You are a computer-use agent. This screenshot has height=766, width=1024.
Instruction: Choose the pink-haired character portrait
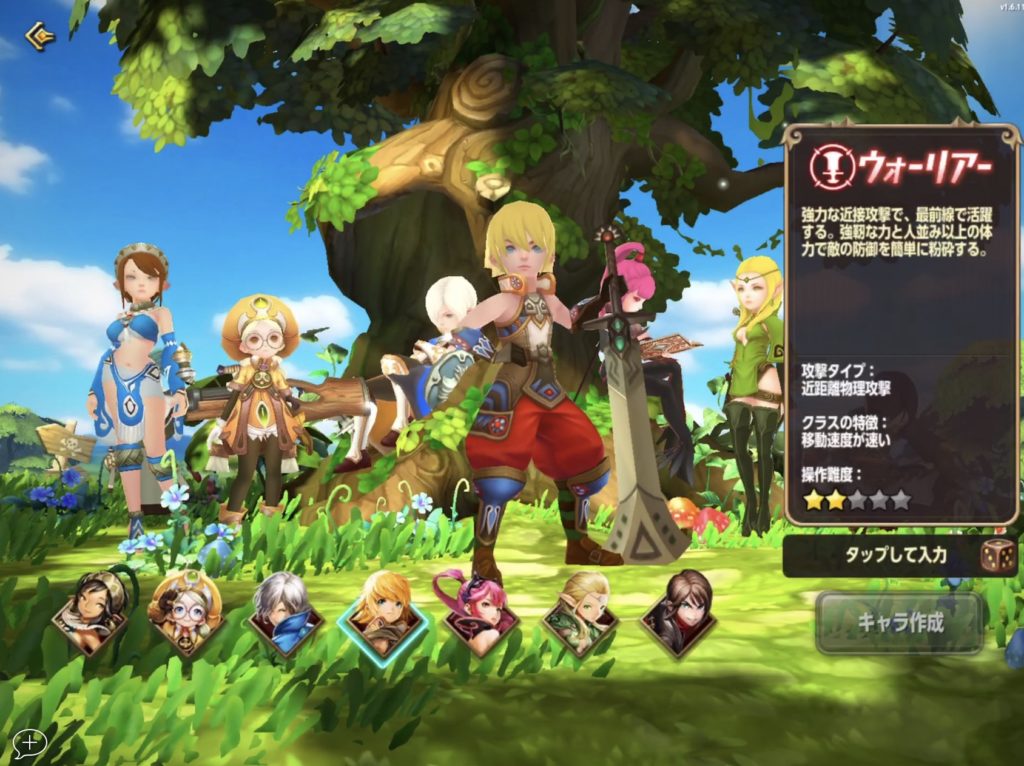click(481, 612)
